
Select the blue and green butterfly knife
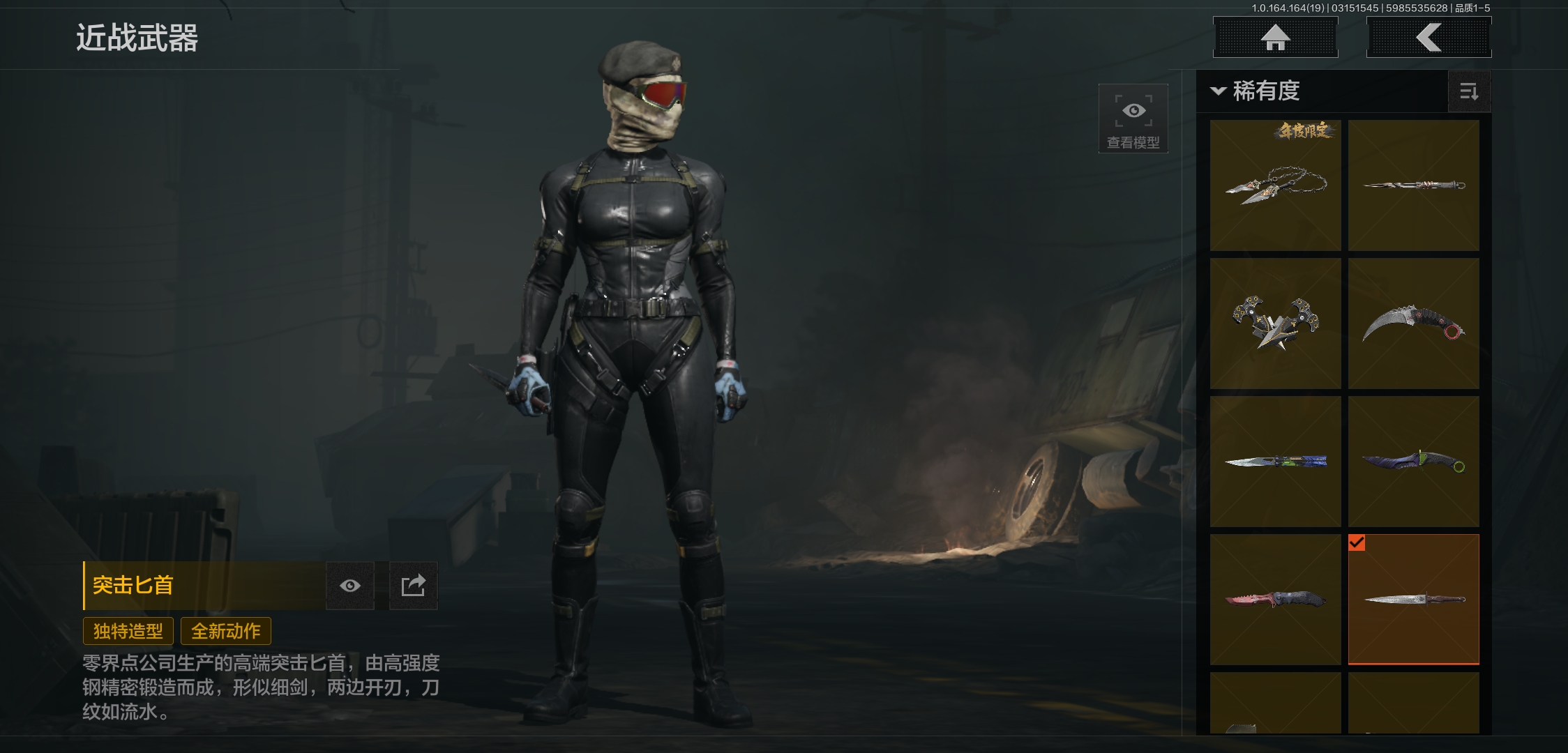pyautogui.click(x=1275, y=462)
